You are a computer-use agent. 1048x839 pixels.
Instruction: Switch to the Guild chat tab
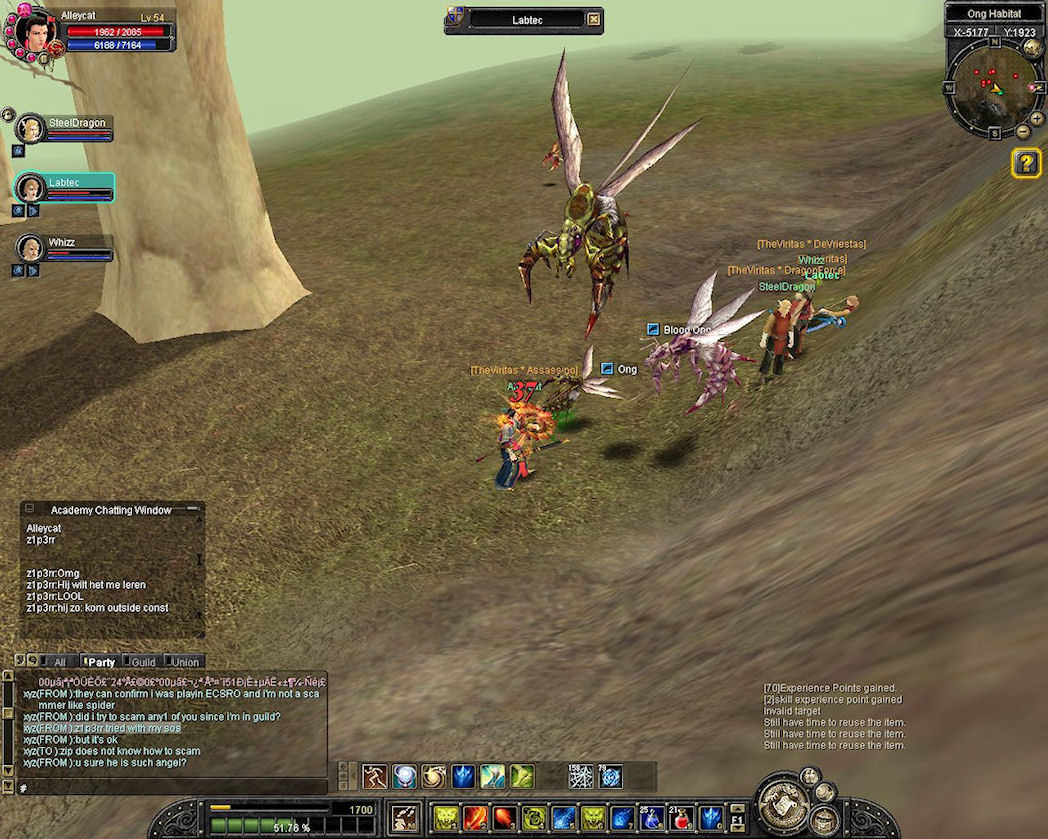tap(143, 662)
